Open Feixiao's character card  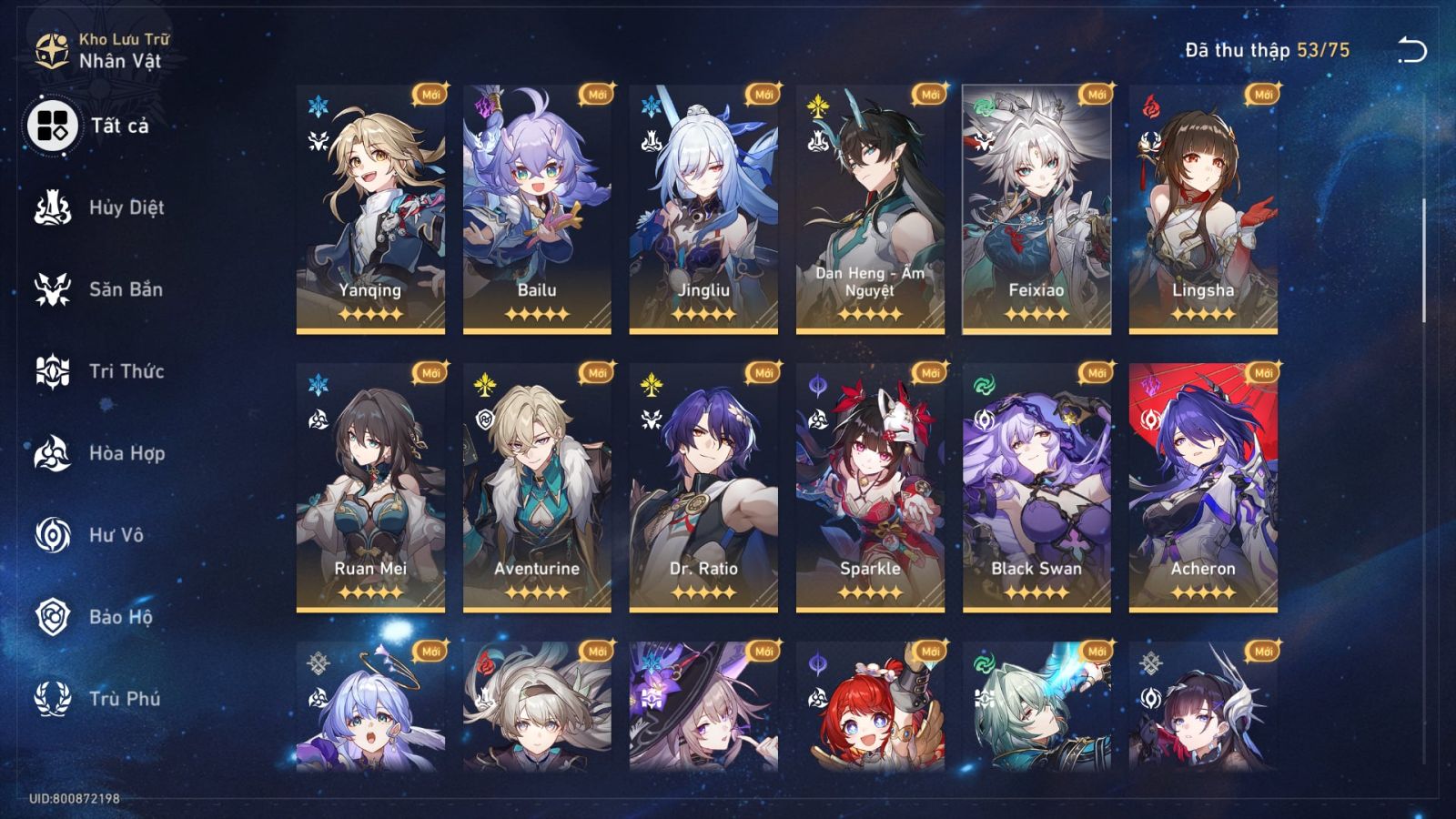[1035, 209]
